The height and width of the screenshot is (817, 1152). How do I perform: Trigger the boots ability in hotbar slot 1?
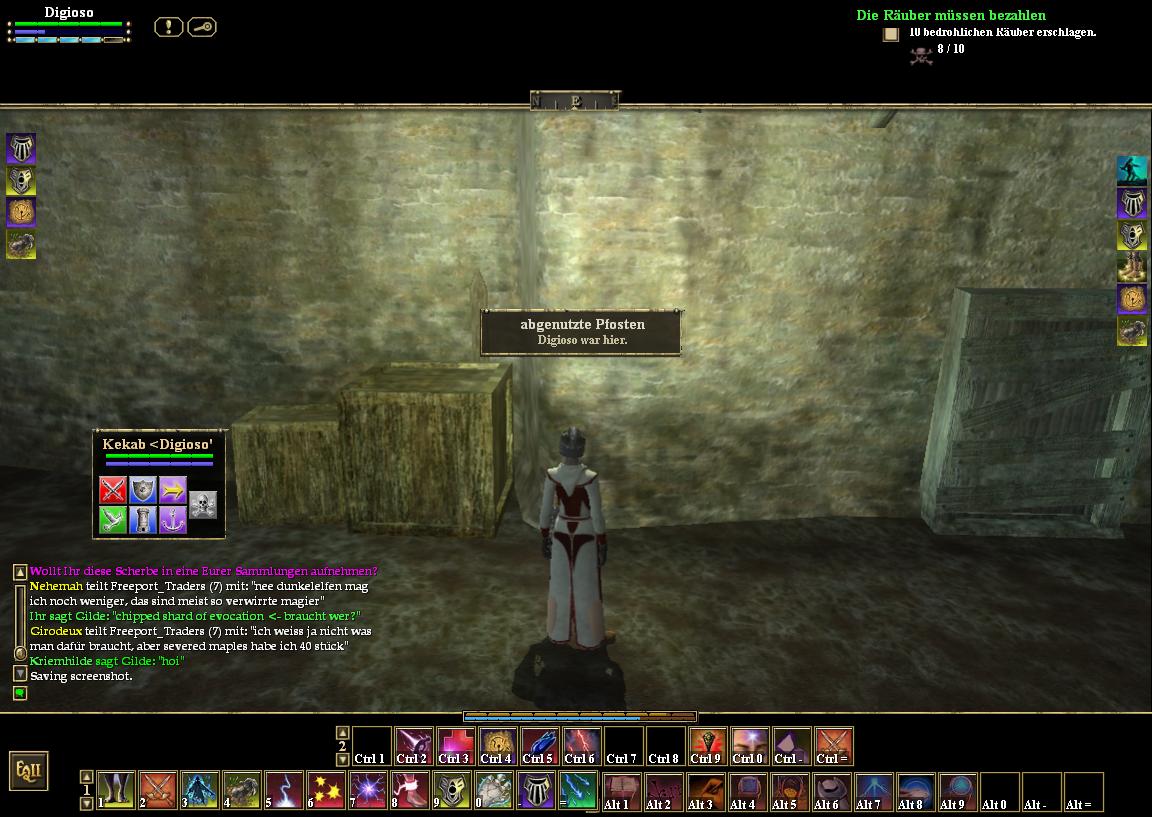[x=116, y=790]
